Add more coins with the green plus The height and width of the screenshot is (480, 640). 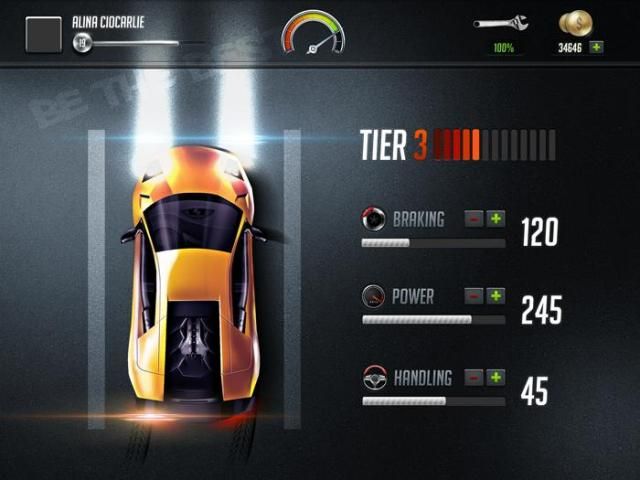point(597,47)
